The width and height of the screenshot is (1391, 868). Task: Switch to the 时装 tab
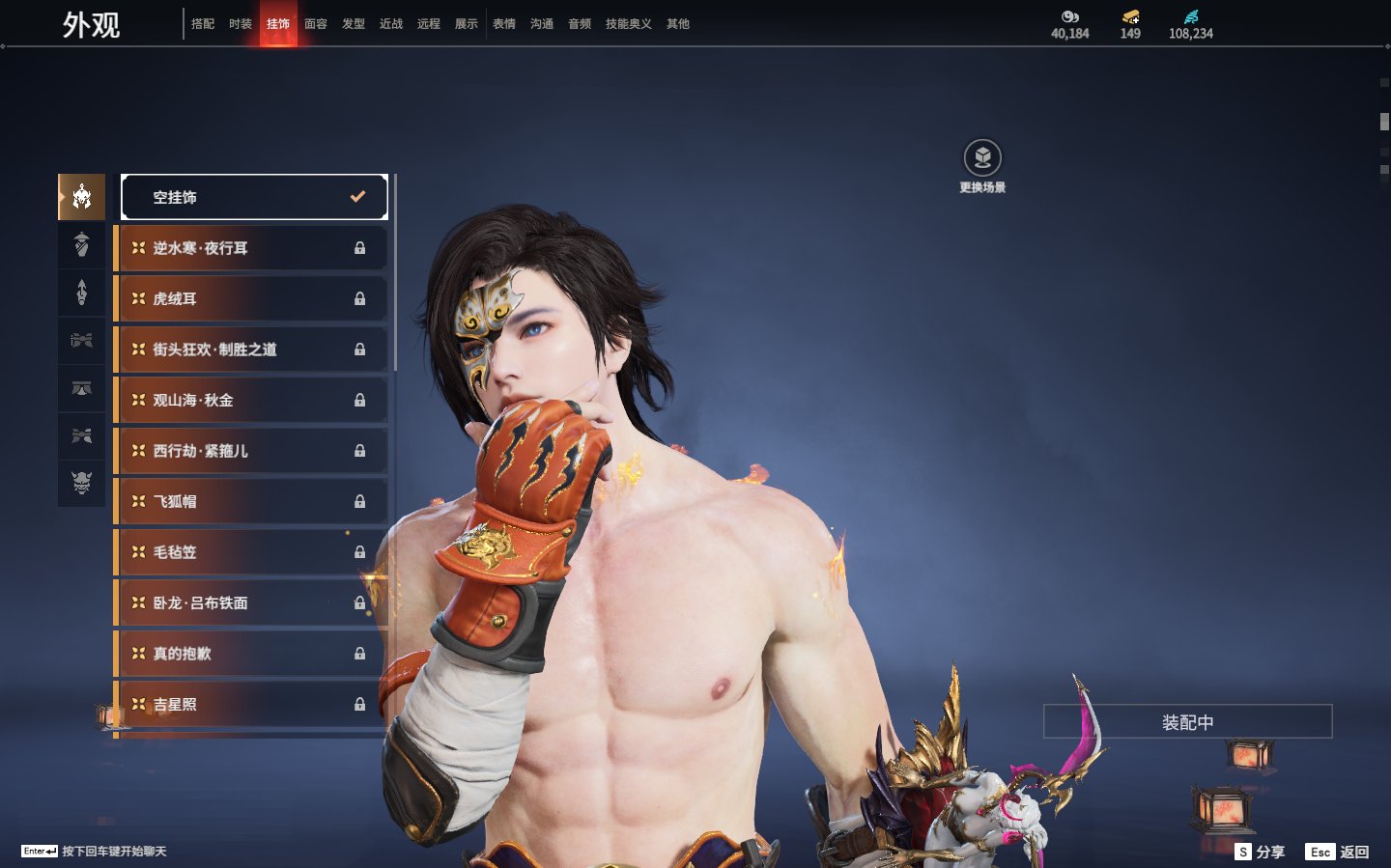click(x=241, y=24)
